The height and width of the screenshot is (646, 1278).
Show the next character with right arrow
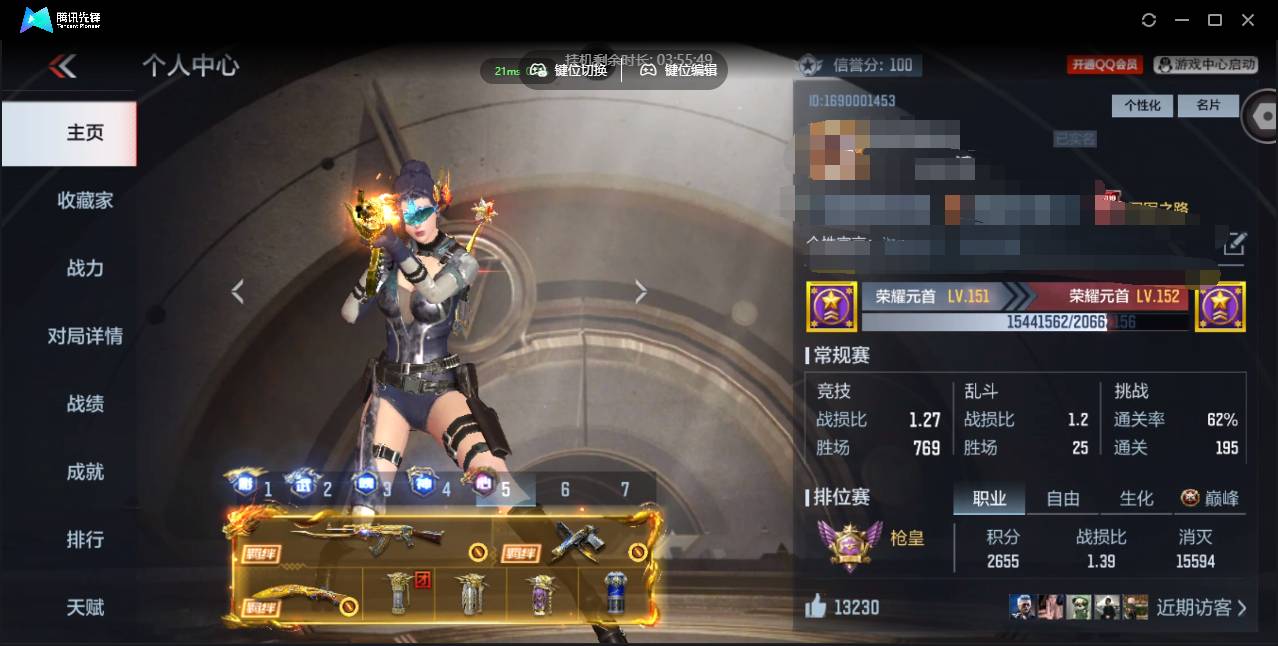point(641,292)
